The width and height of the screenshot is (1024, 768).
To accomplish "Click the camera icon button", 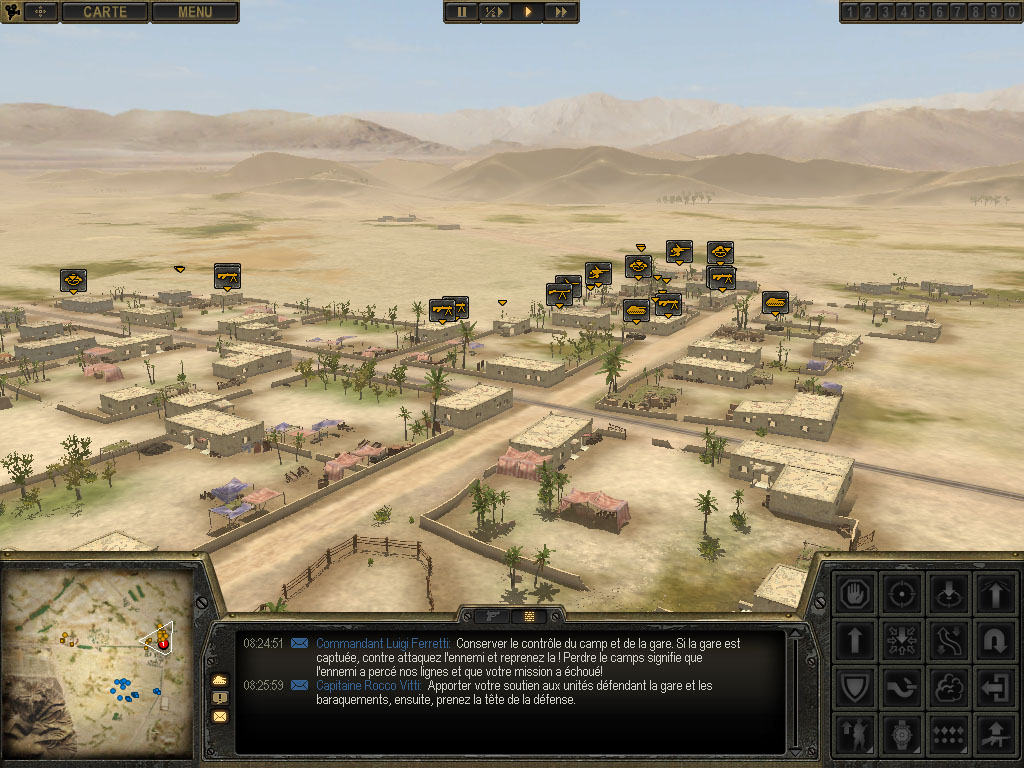I will (x=12, y=12).
